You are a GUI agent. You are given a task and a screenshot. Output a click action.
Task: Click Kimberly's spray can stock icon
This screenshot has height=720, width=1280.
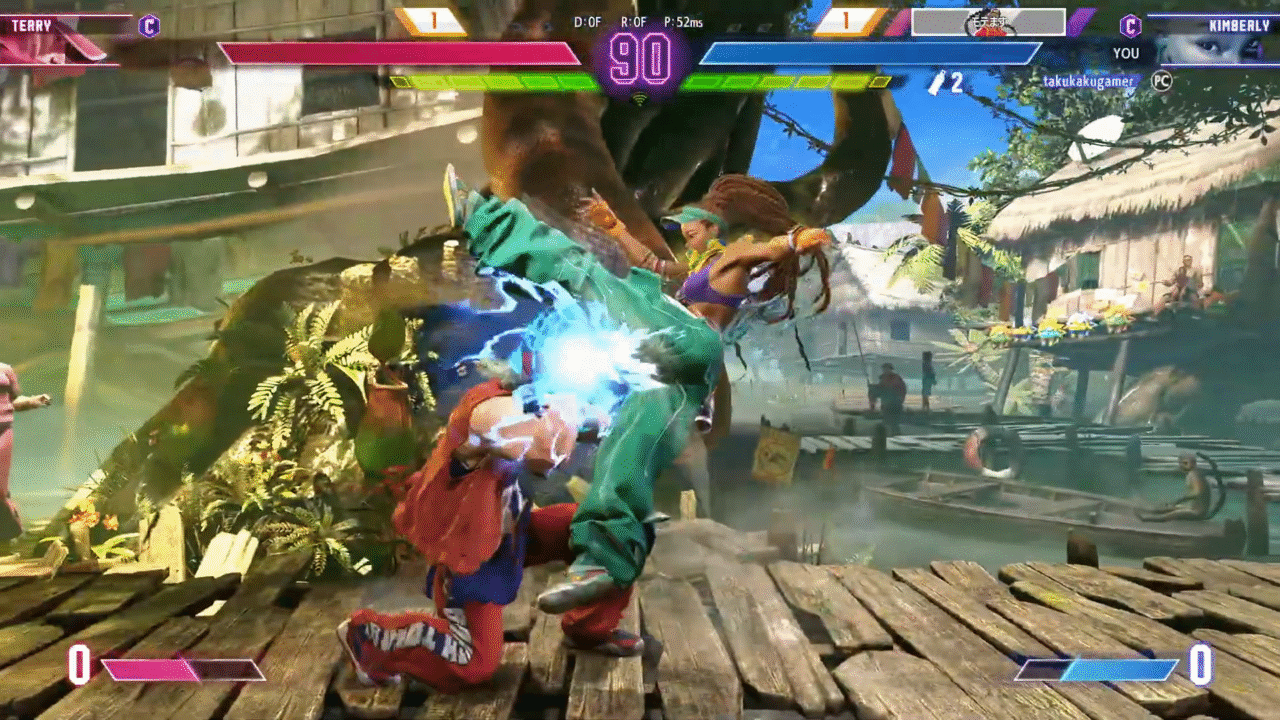[x=936, y=83]
